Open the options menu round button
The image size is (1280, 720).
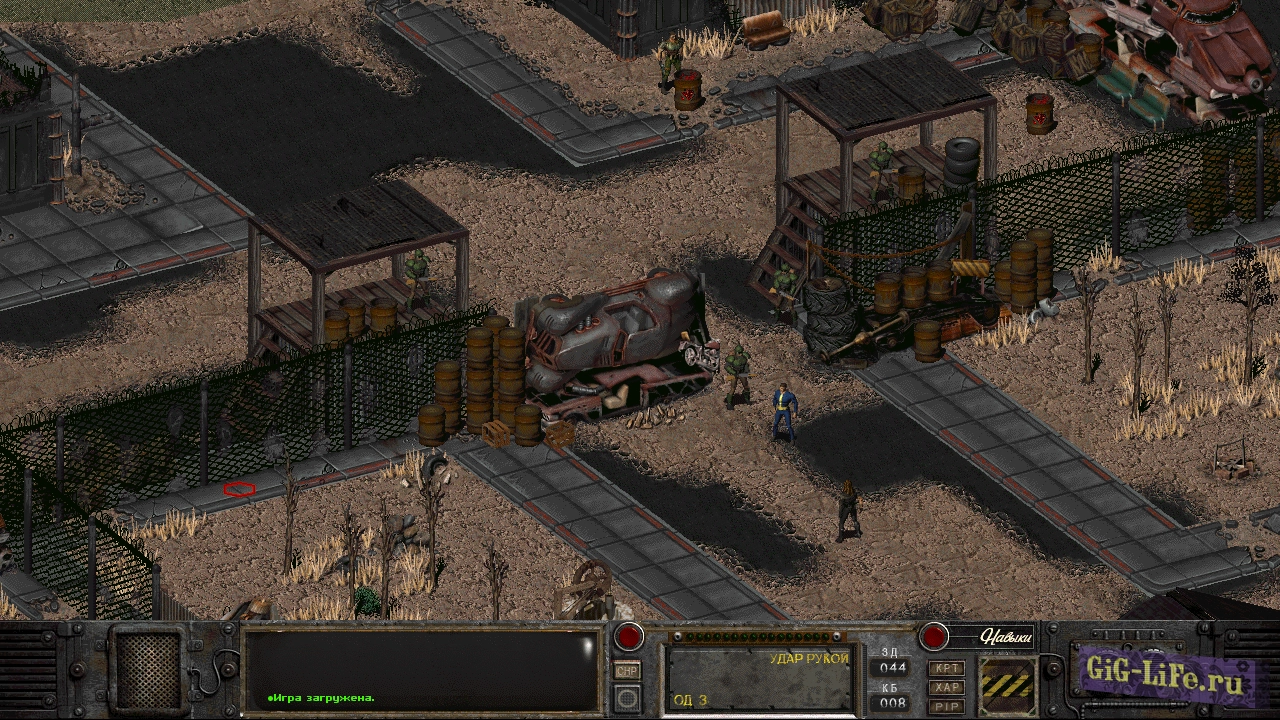click(x=628, y=697)
